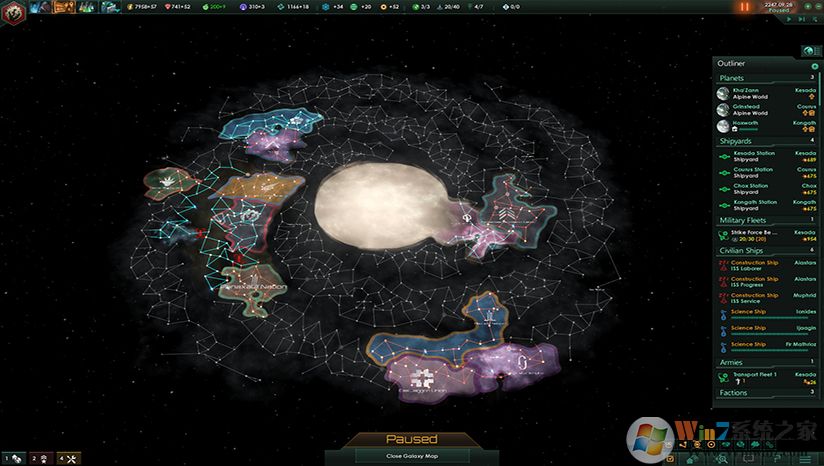Close the Galaxy Map
This screenshot has width=824, height=466.
click(x=412, y=456)
